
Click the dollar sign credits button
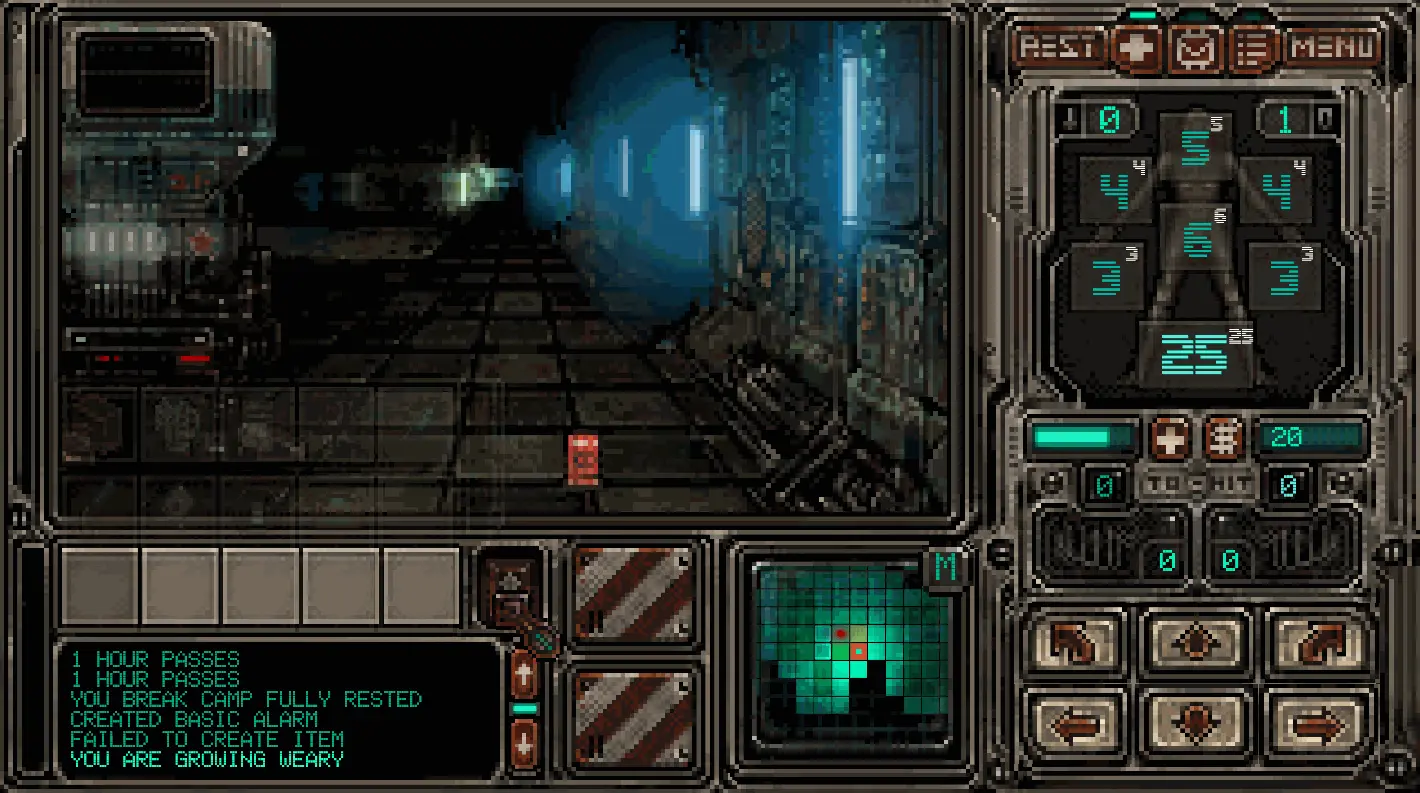pyautogui.click(x=1223, y=437)
